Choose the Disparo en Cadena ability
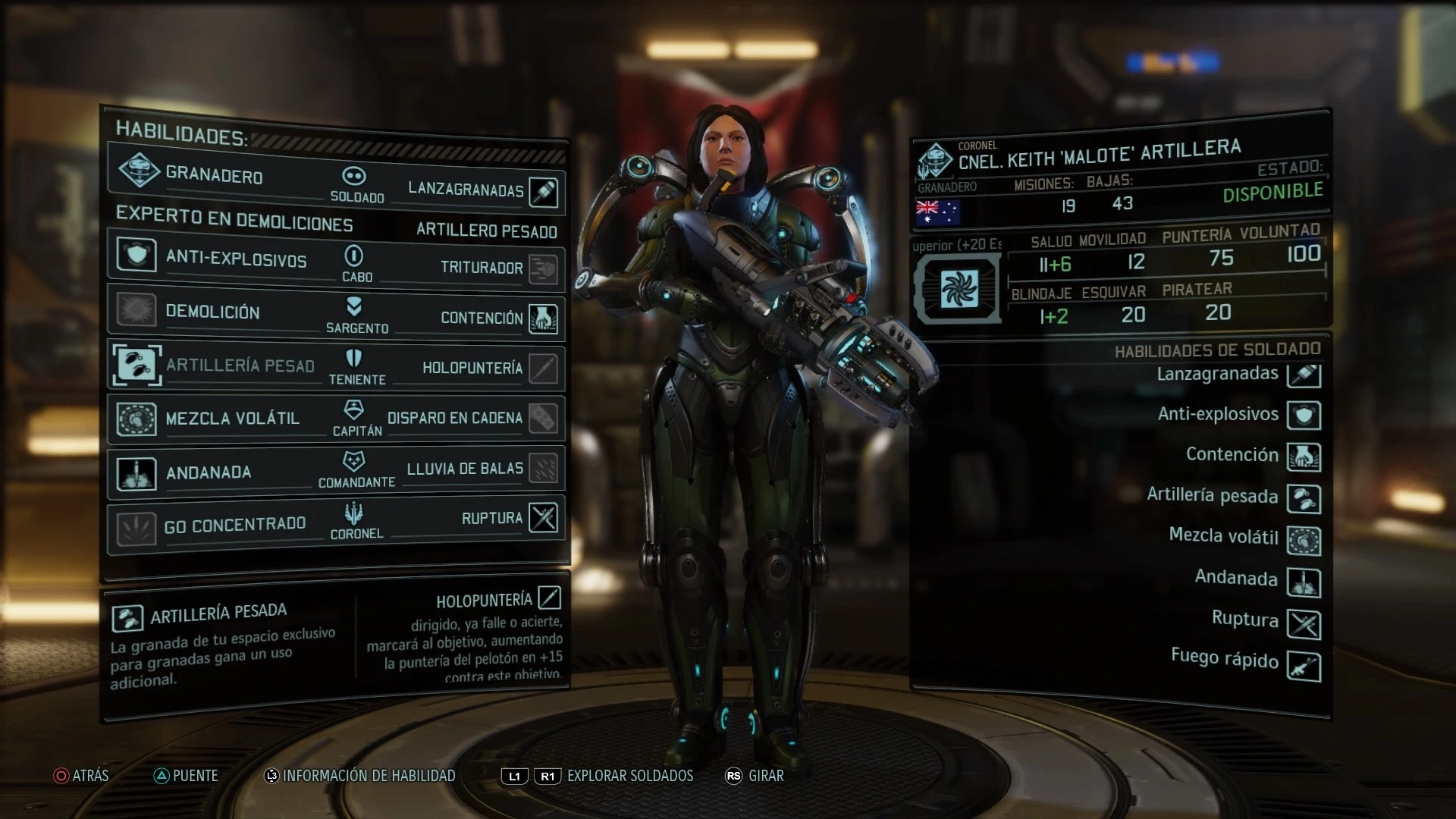 pos(542,418)
